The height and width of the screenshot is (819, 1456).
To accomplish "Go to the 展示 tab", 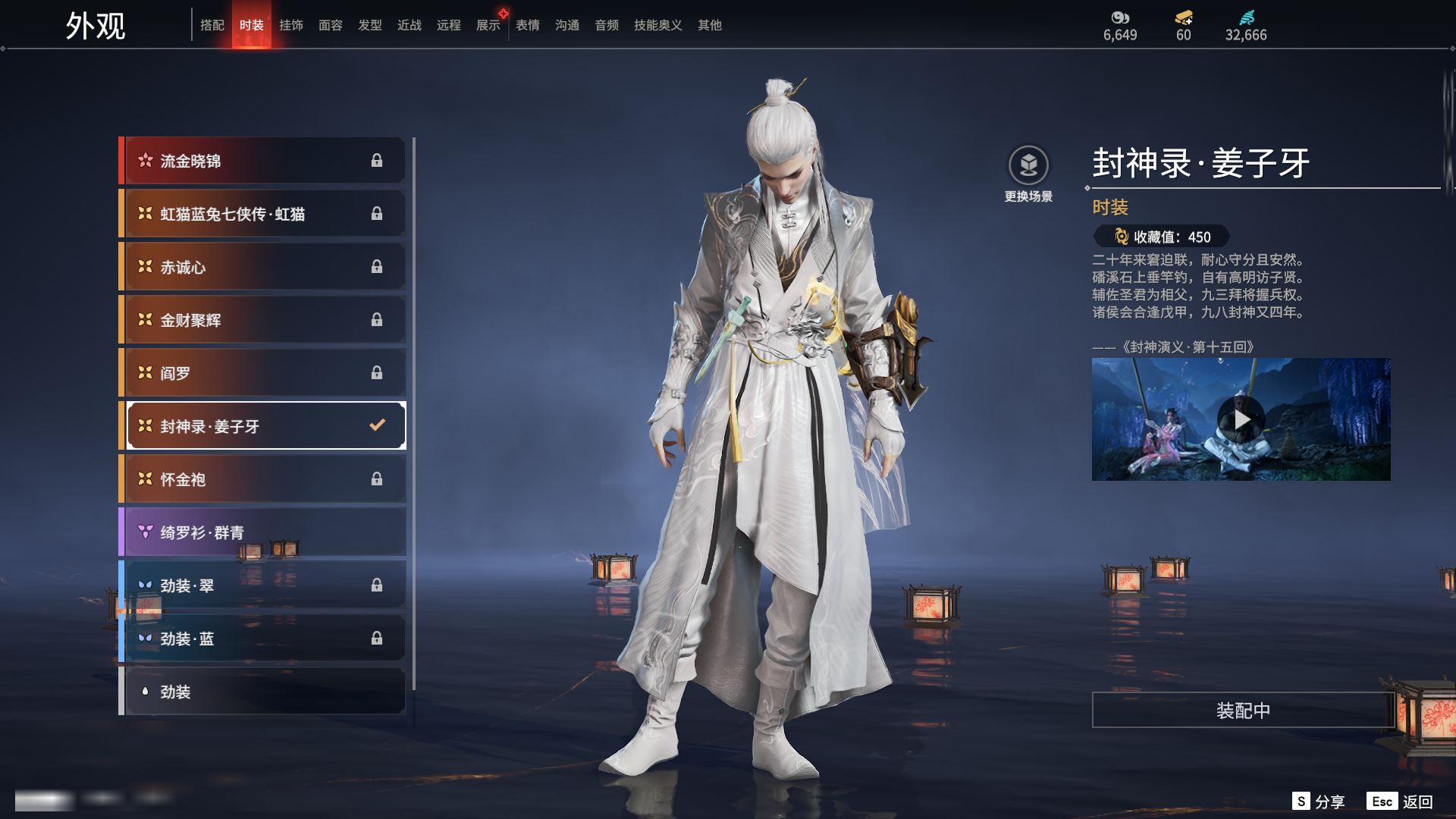I will coord(488,25).
